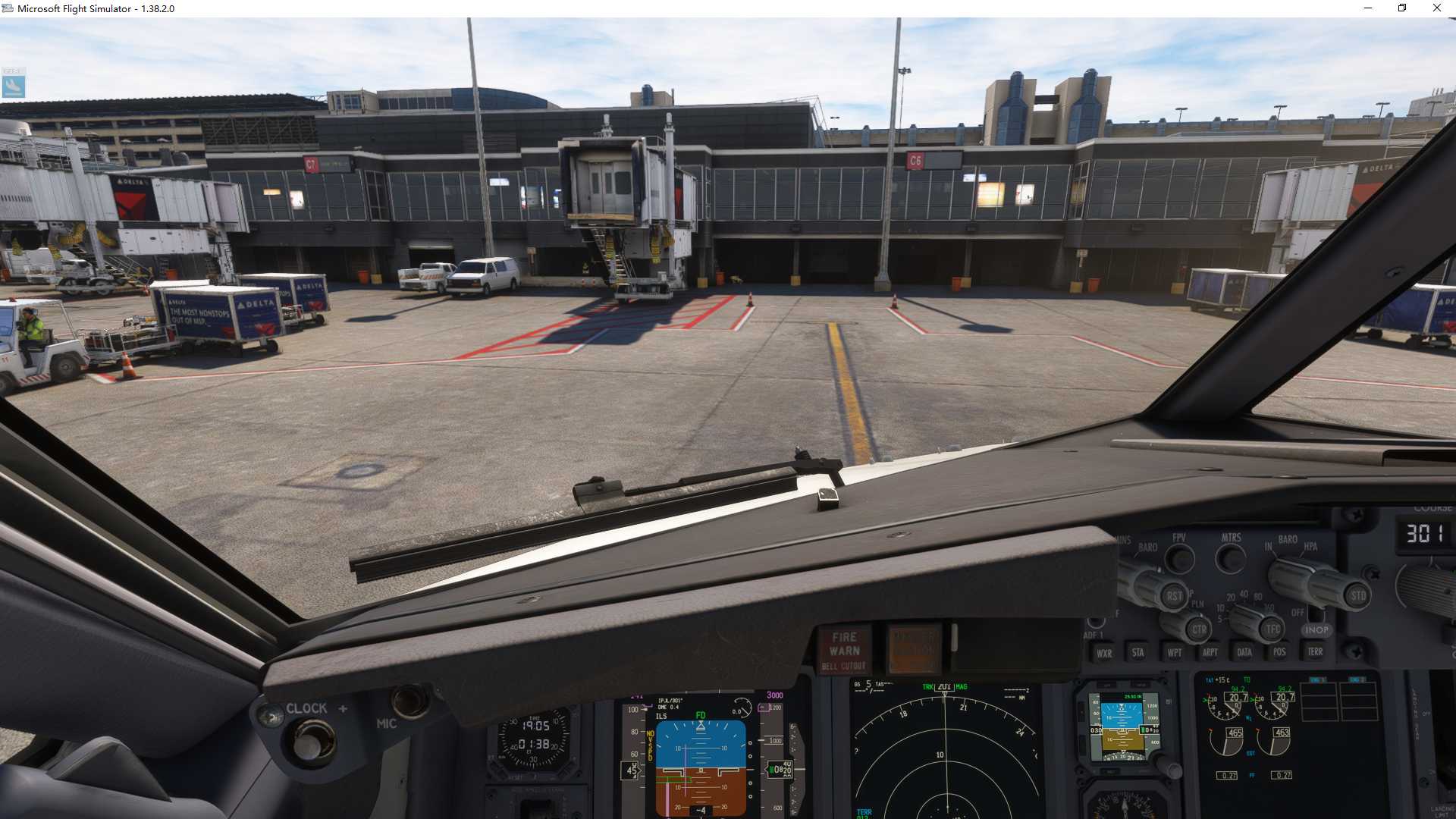Push the STD barometer button
1456x819 pixels.
[1357, 596]
